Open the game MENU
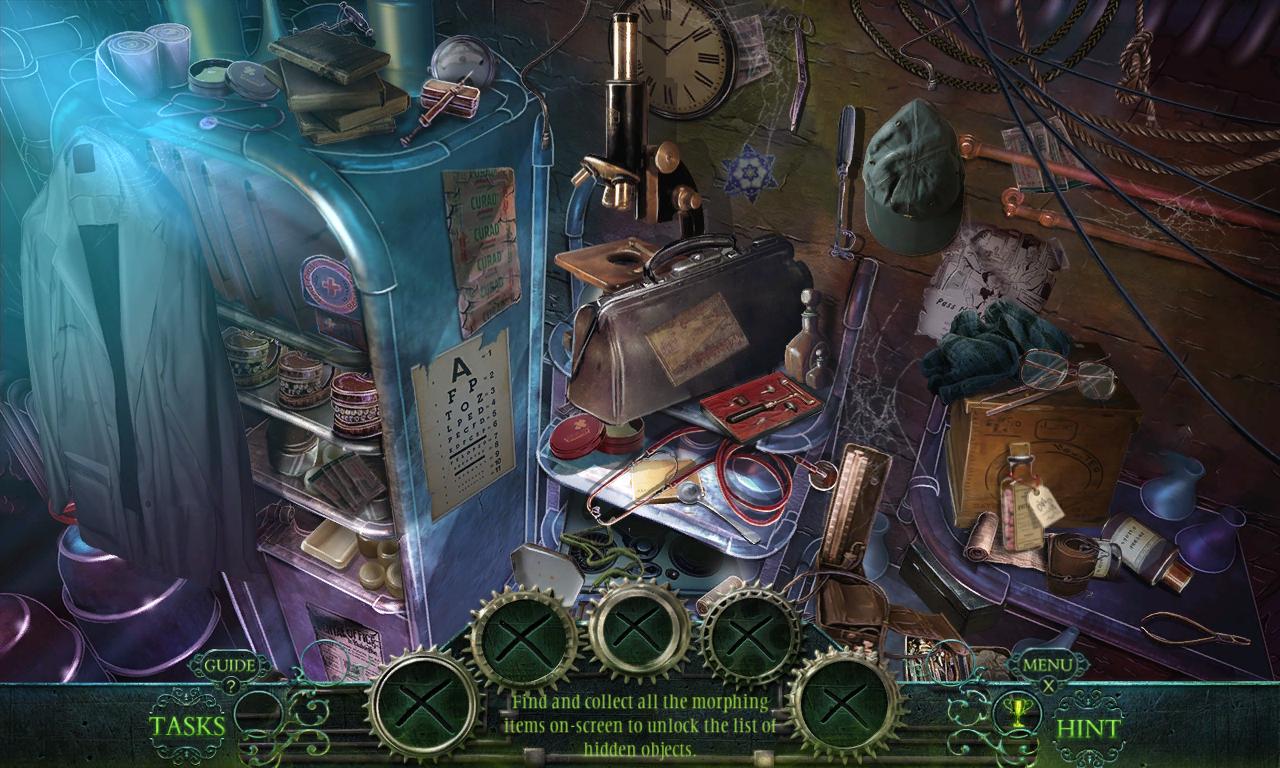Image resolution: width=1280 pixels, height=768 pixels. (x=1050, y=665)
